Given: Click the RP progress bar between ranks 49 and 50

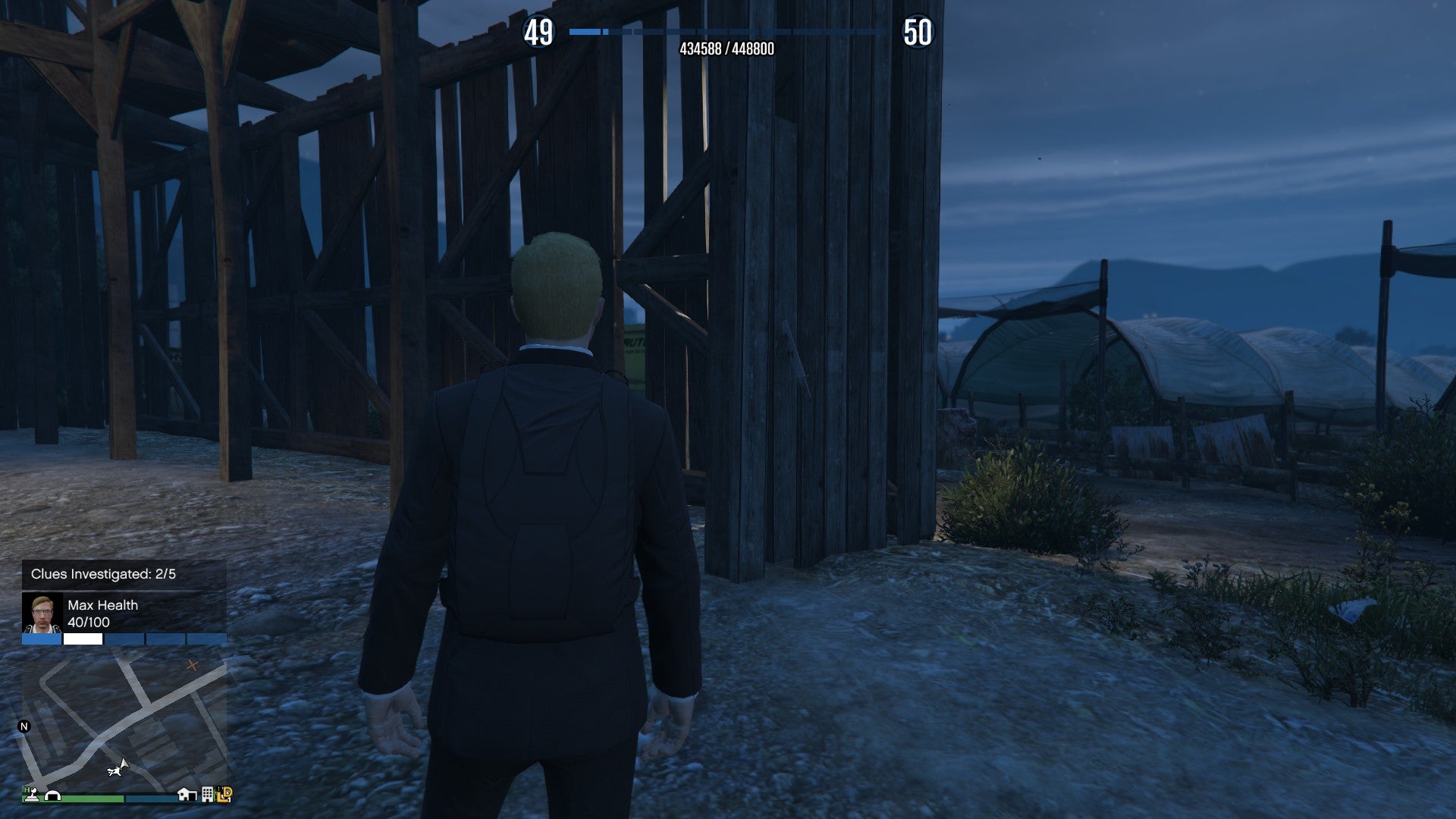Looking at the screenshot, I should (724, 33).
